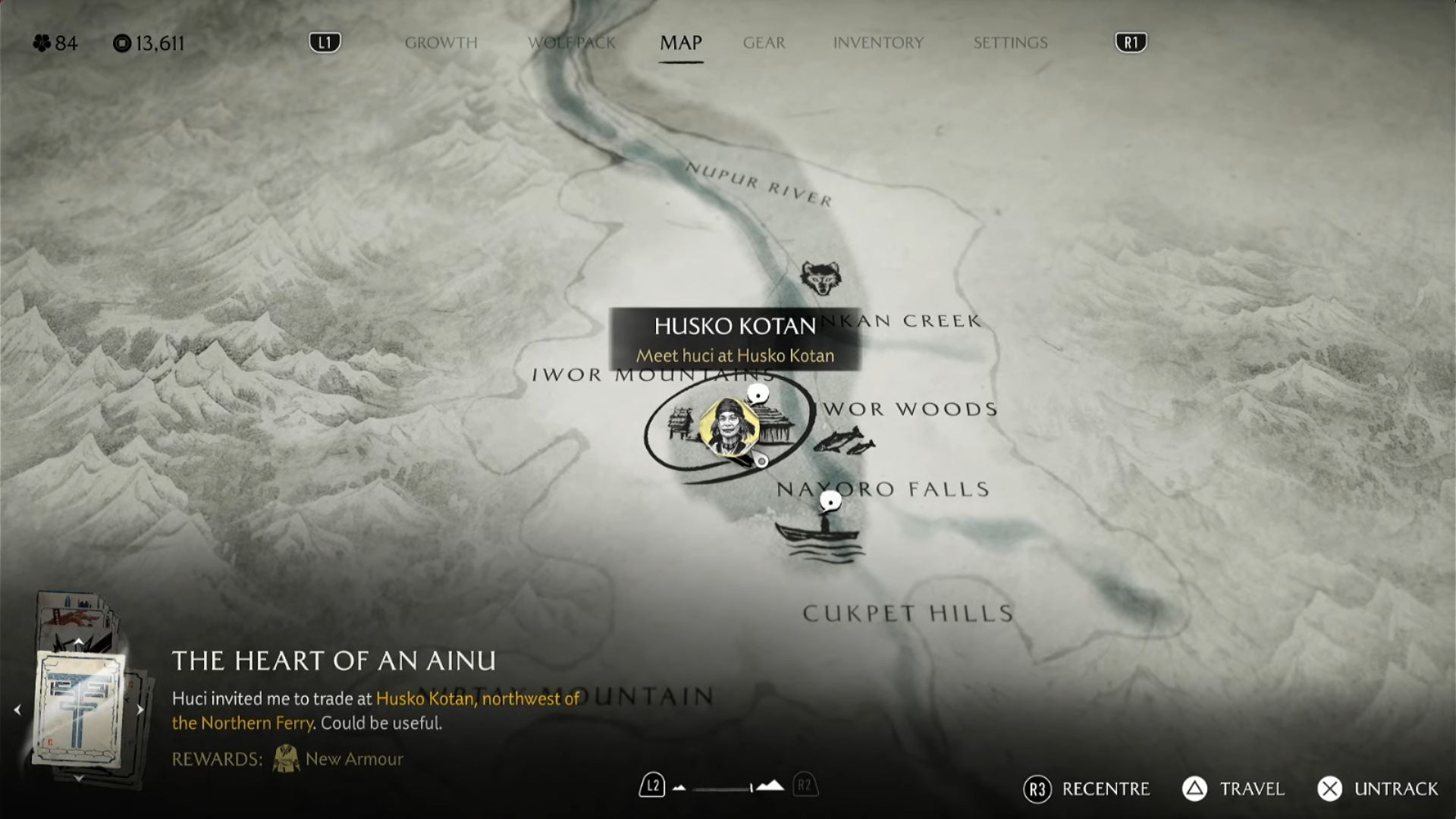Show the next quest card with right arrow
This screenshot has width=1456, height=819.
pyautogui.click(x=140, y=710)
